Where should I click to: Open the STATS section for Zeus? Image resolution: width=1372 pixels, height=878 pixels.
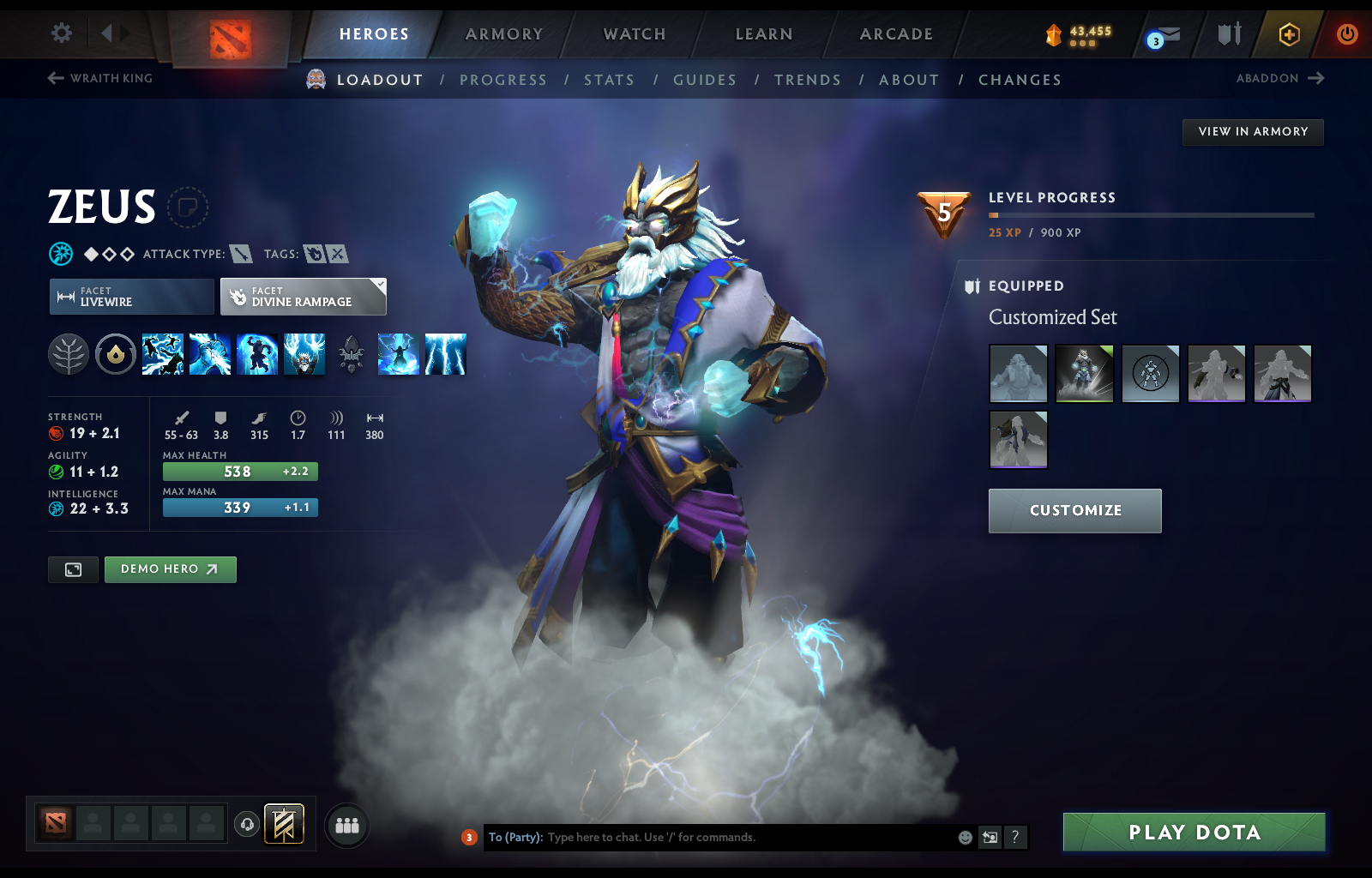point(609,79)
